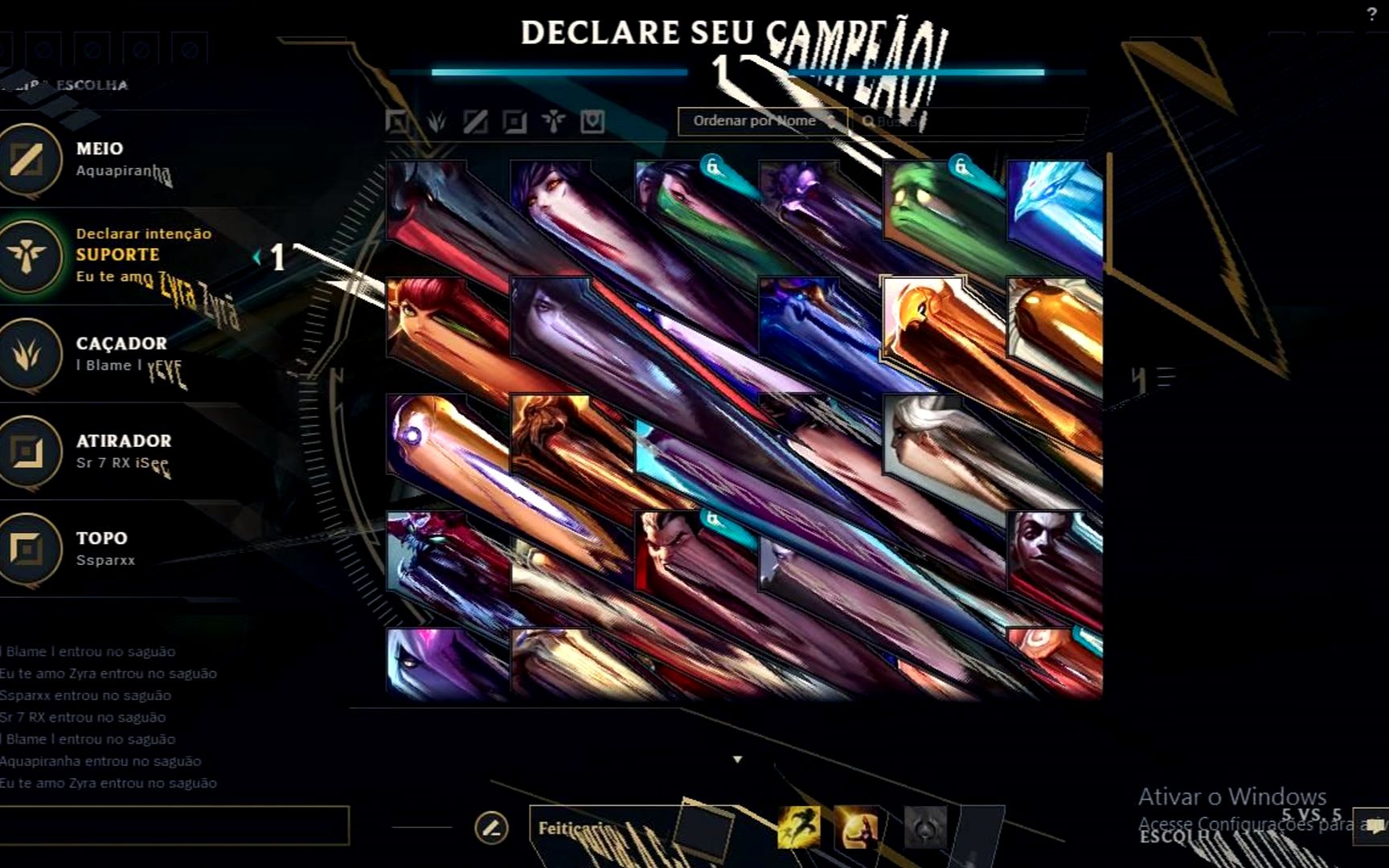Screen dimensions: 1389x868
Task: Filter champions by support role icon
Action: 553,121
